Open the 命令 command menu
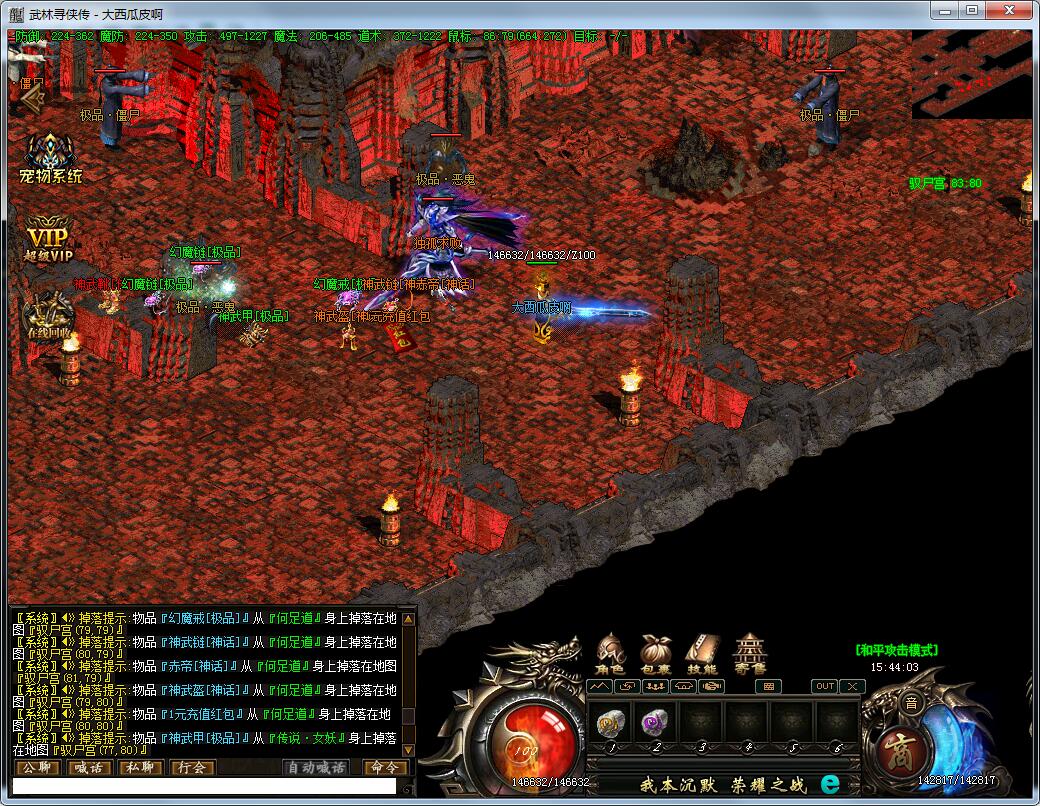The height and width of the screenshot is (806, 1040). click(x=385, y=768)
